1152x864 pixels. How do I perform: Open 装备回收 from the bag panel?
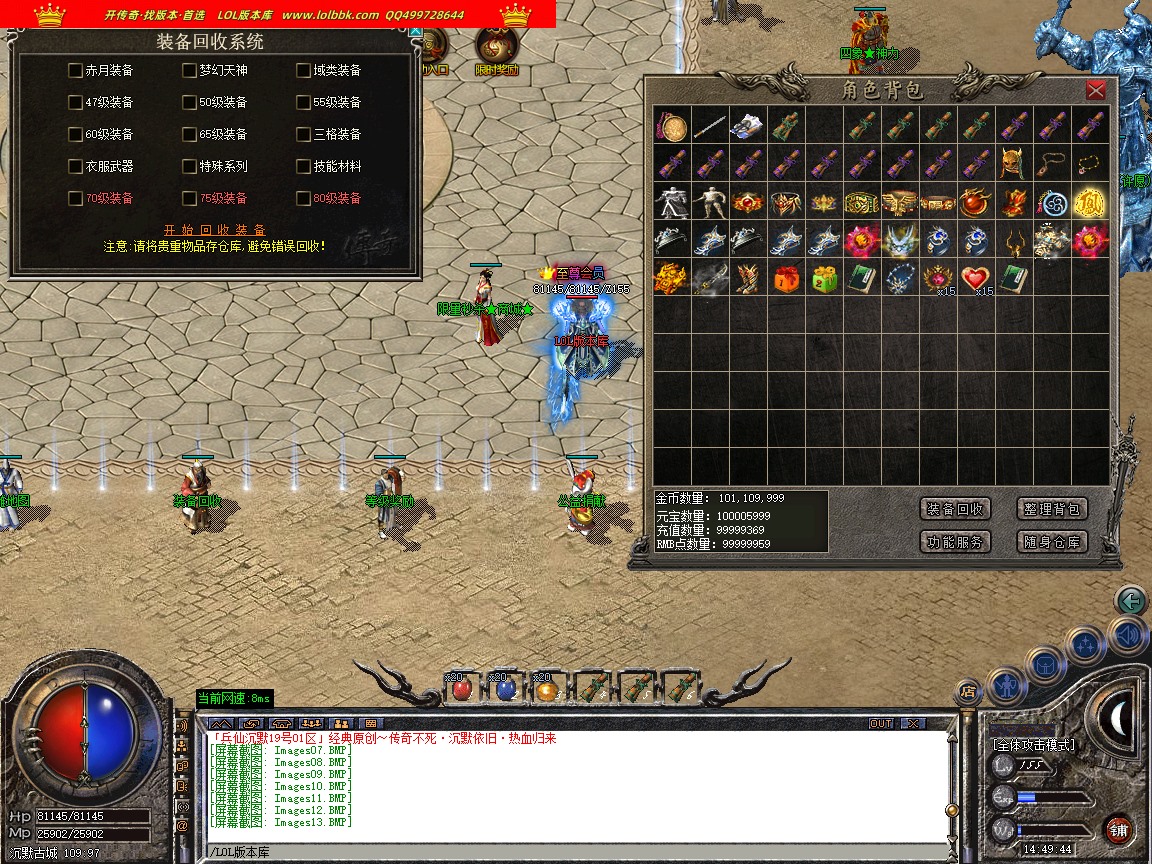(x=955, y=509)
